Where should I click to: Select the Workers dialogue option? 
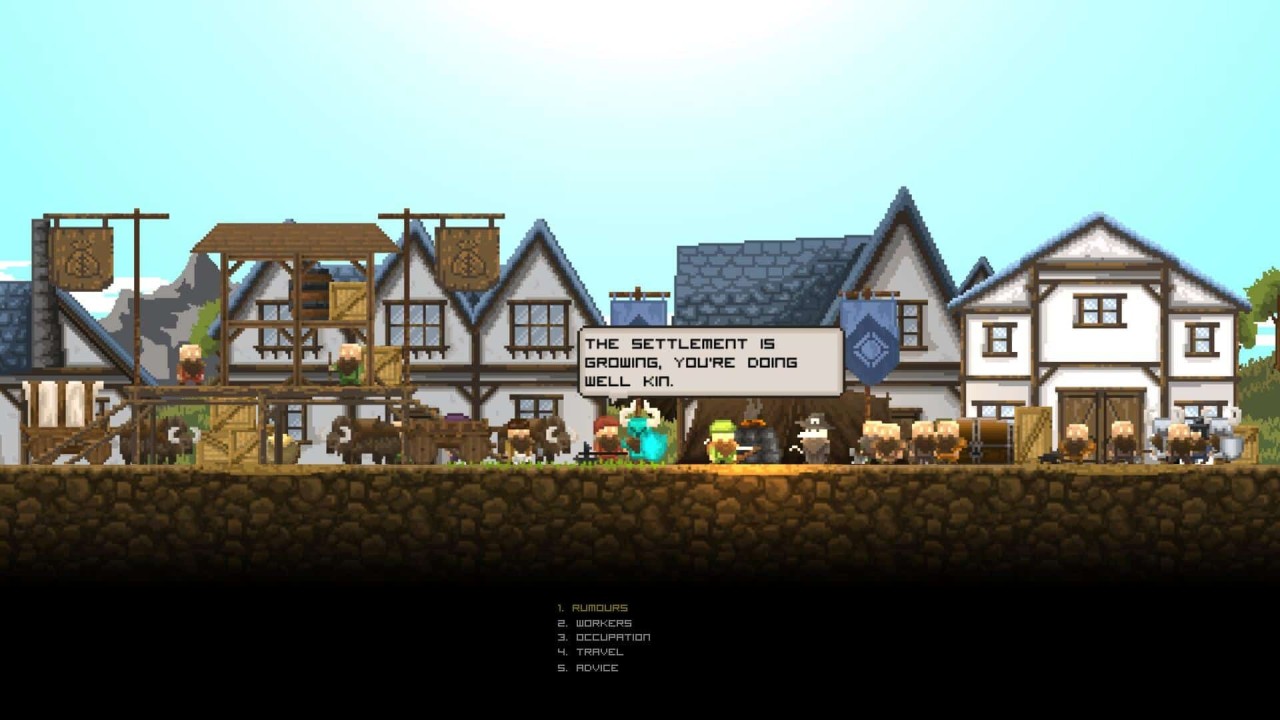[603, 623]
